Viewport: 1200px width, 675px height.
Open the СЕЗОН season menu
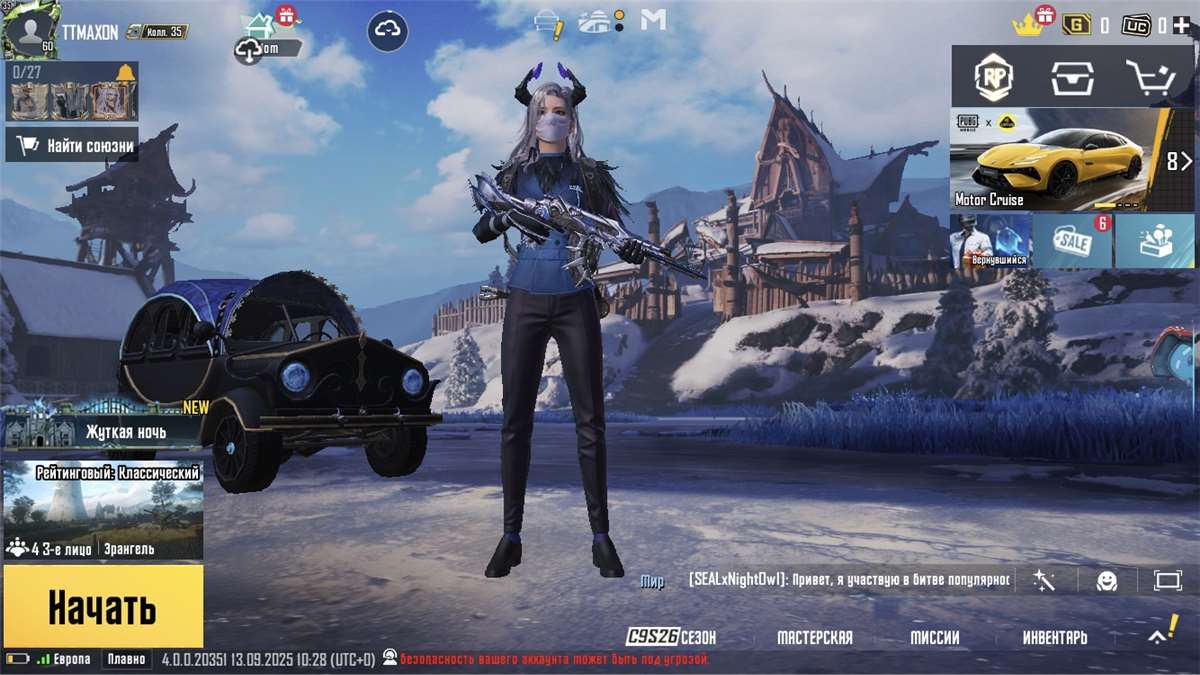coord(672,637)
